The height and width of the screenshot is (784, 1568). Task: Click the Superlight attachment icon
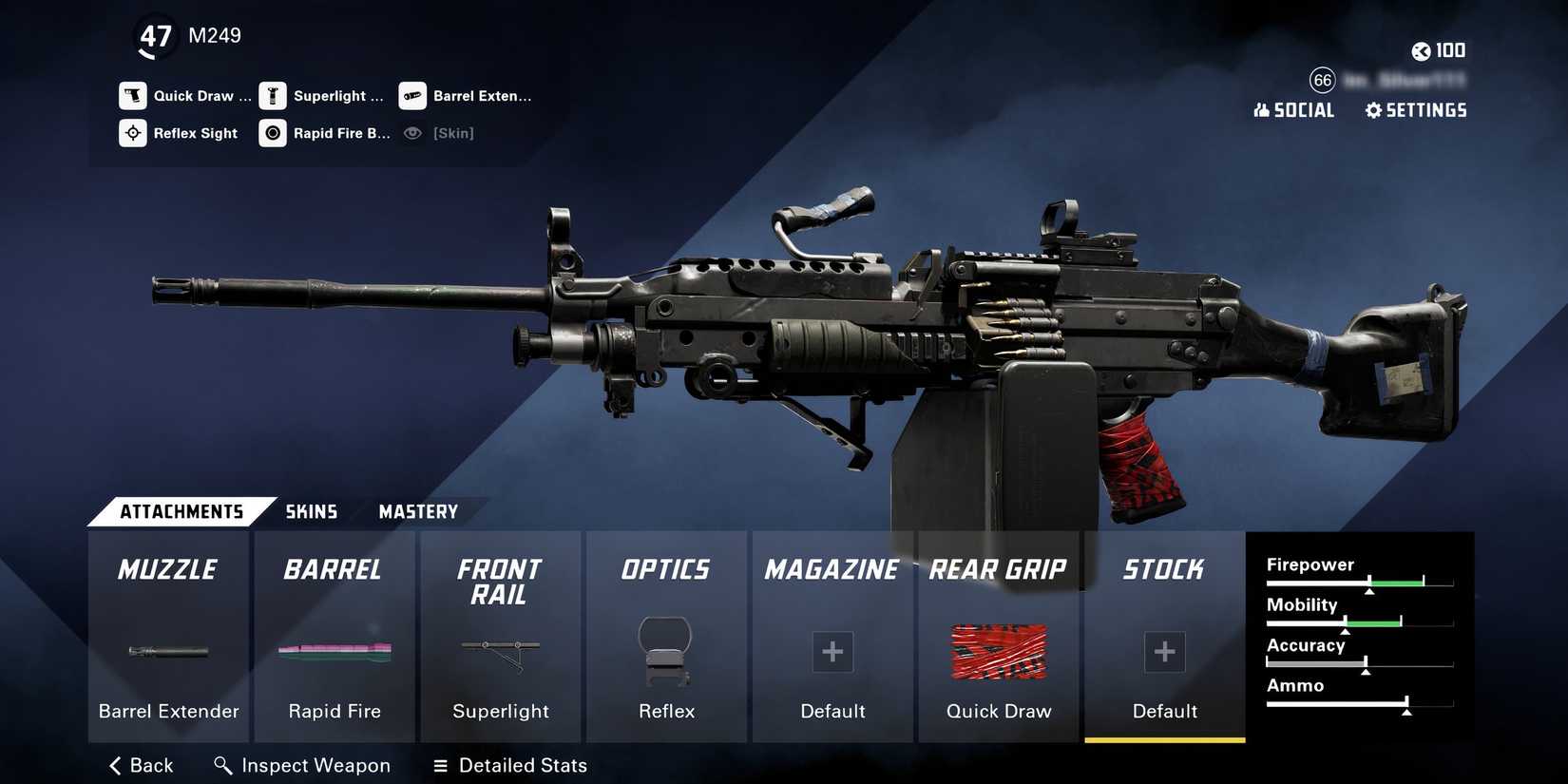point(272,95)
